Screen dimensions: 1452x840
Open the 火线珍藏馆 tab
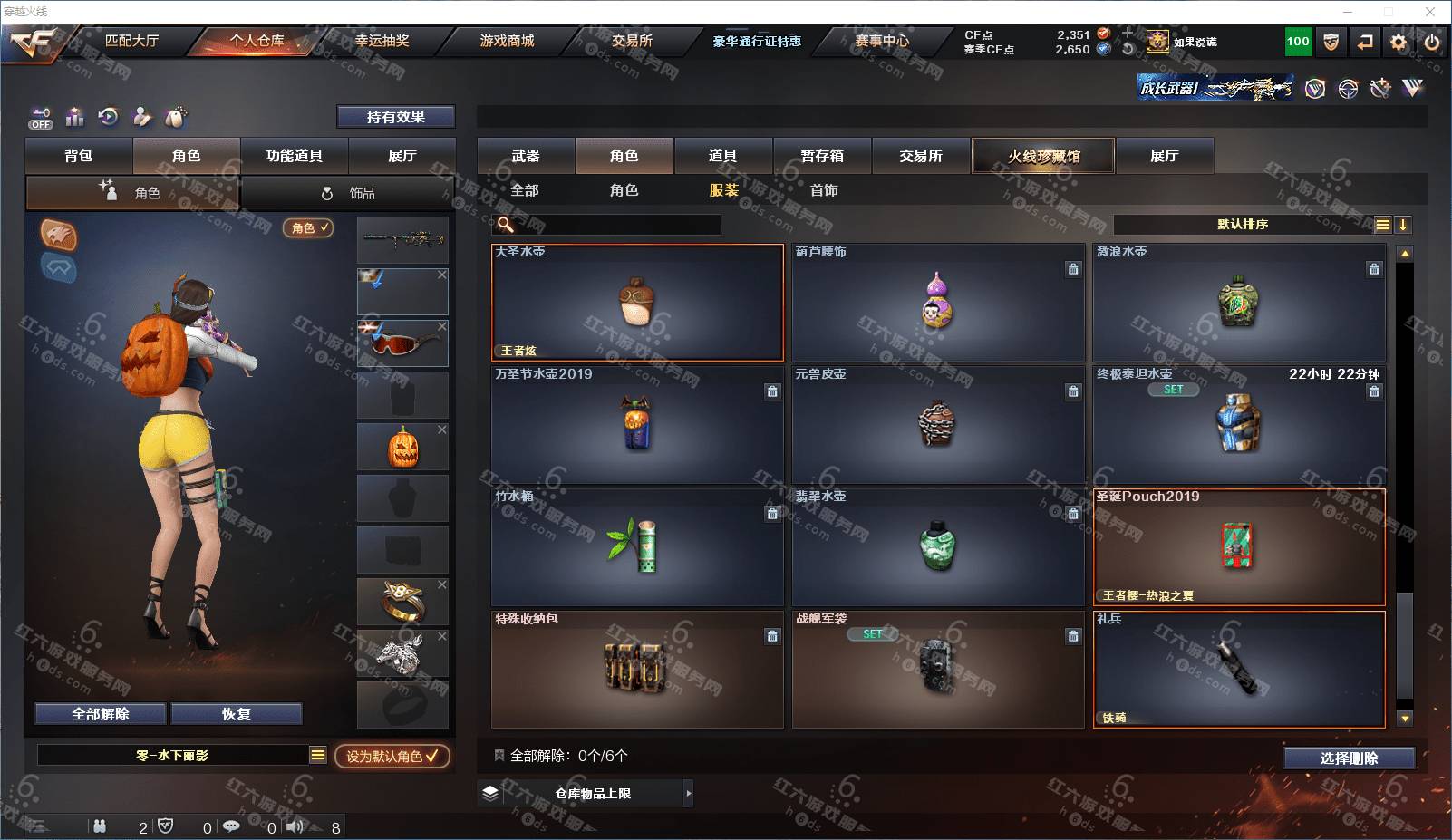(1044, 156)
